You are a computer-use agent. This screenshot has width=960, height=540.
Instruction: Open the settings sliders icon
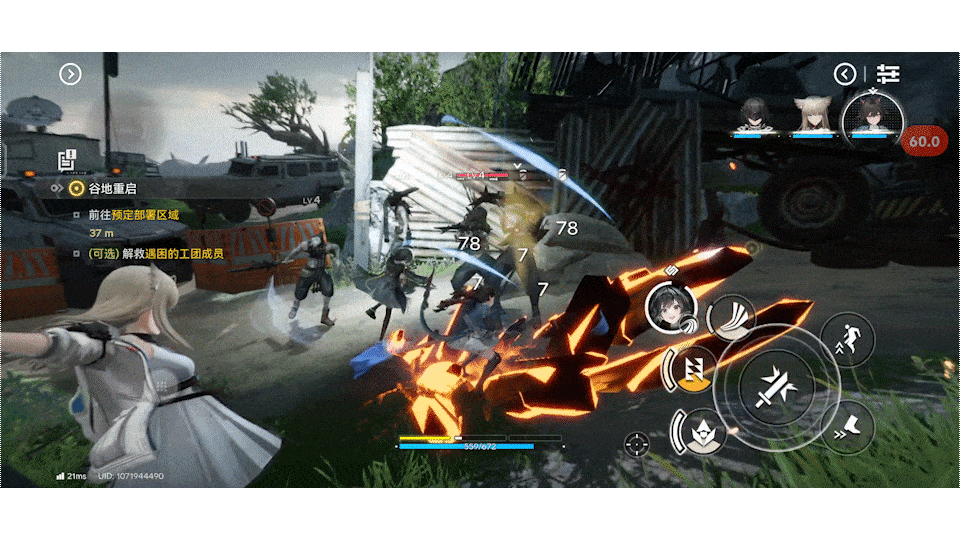click(888, 74)
